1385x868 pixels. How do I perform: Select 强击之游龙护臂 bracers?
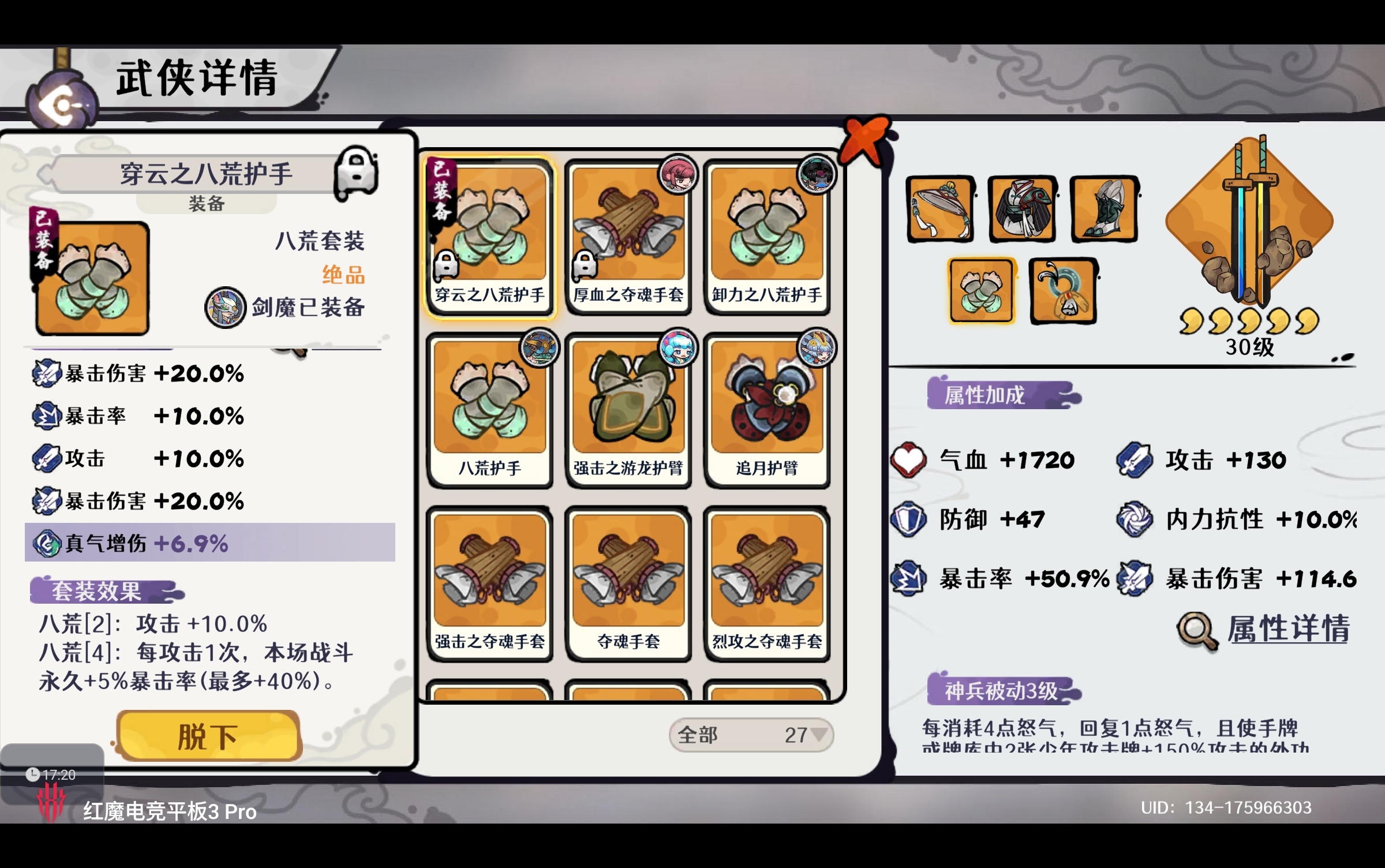[628, 410]
